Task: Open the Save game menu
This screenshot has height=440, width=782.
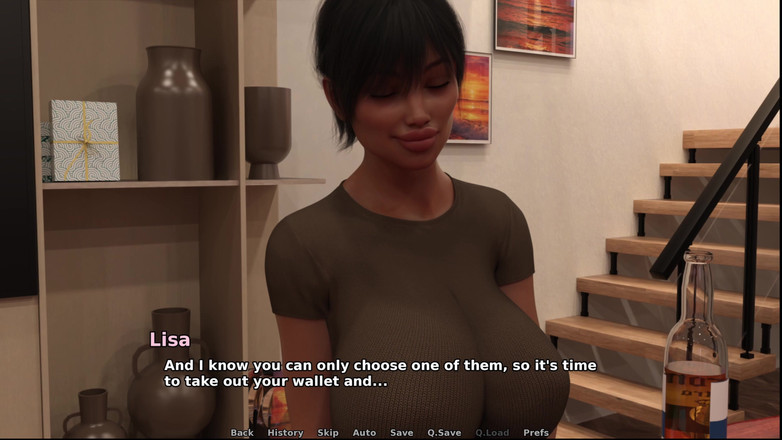Action: coord(401,433)
